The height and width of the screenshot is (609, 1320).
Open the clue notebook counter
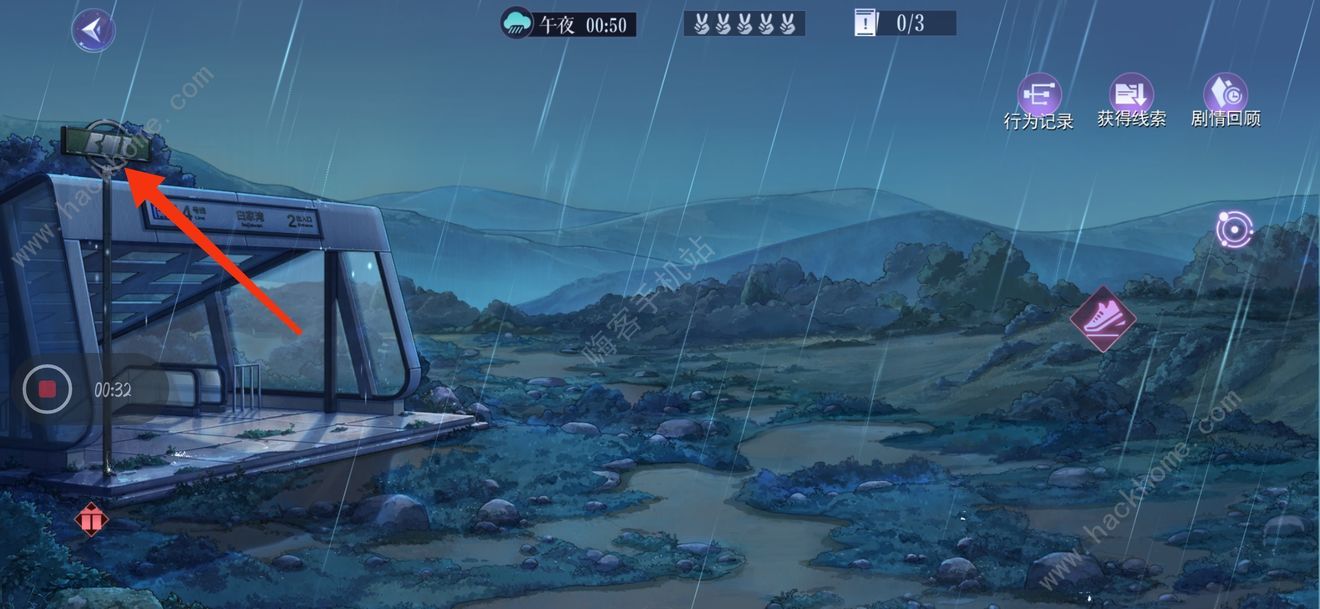coord(904,23)
